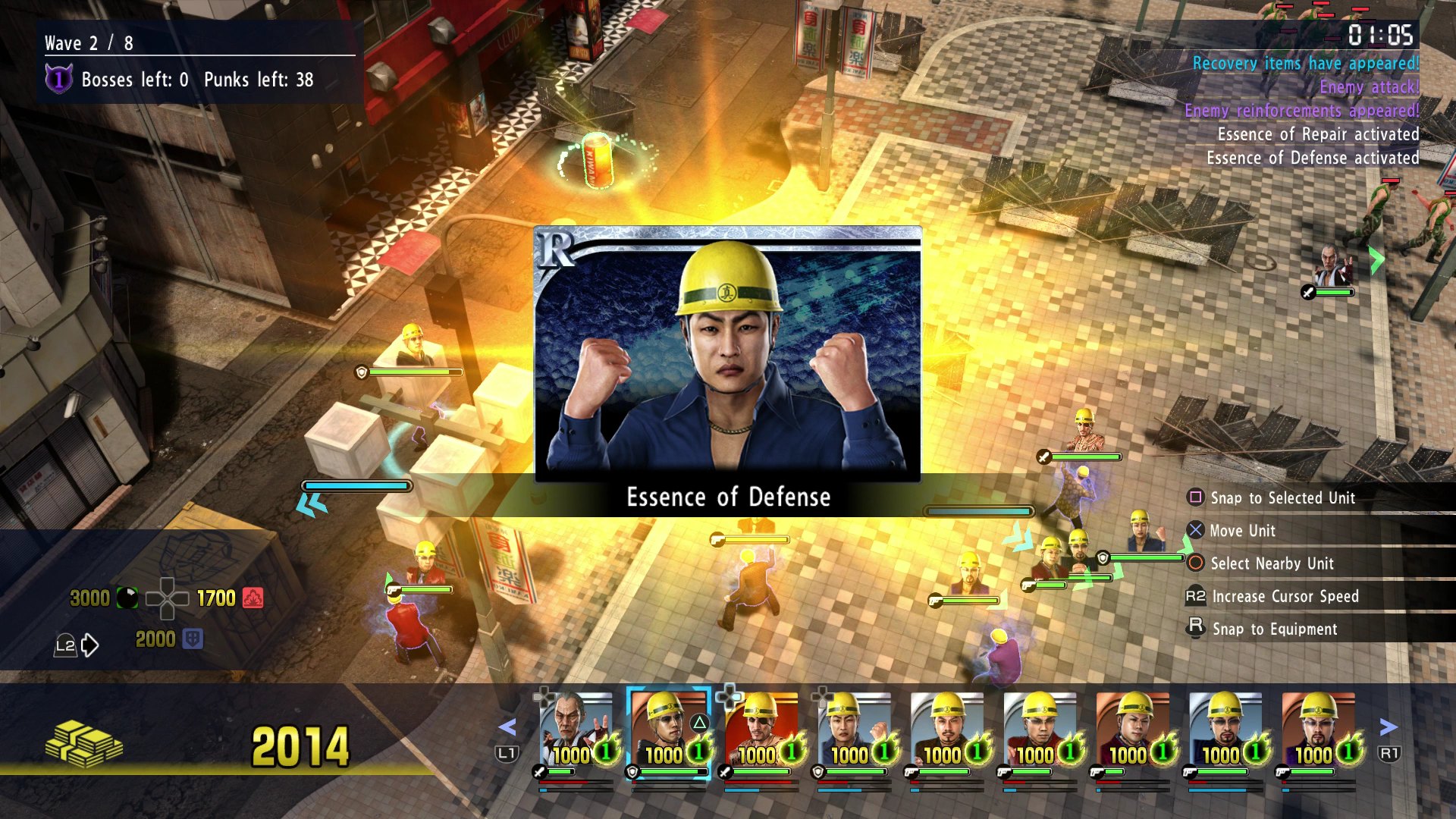The height and width of the screenshot is (819, 1456).
Task: Click the Square icon beside Snap to Selected Unit
Action: click(x=1197, y=498)
